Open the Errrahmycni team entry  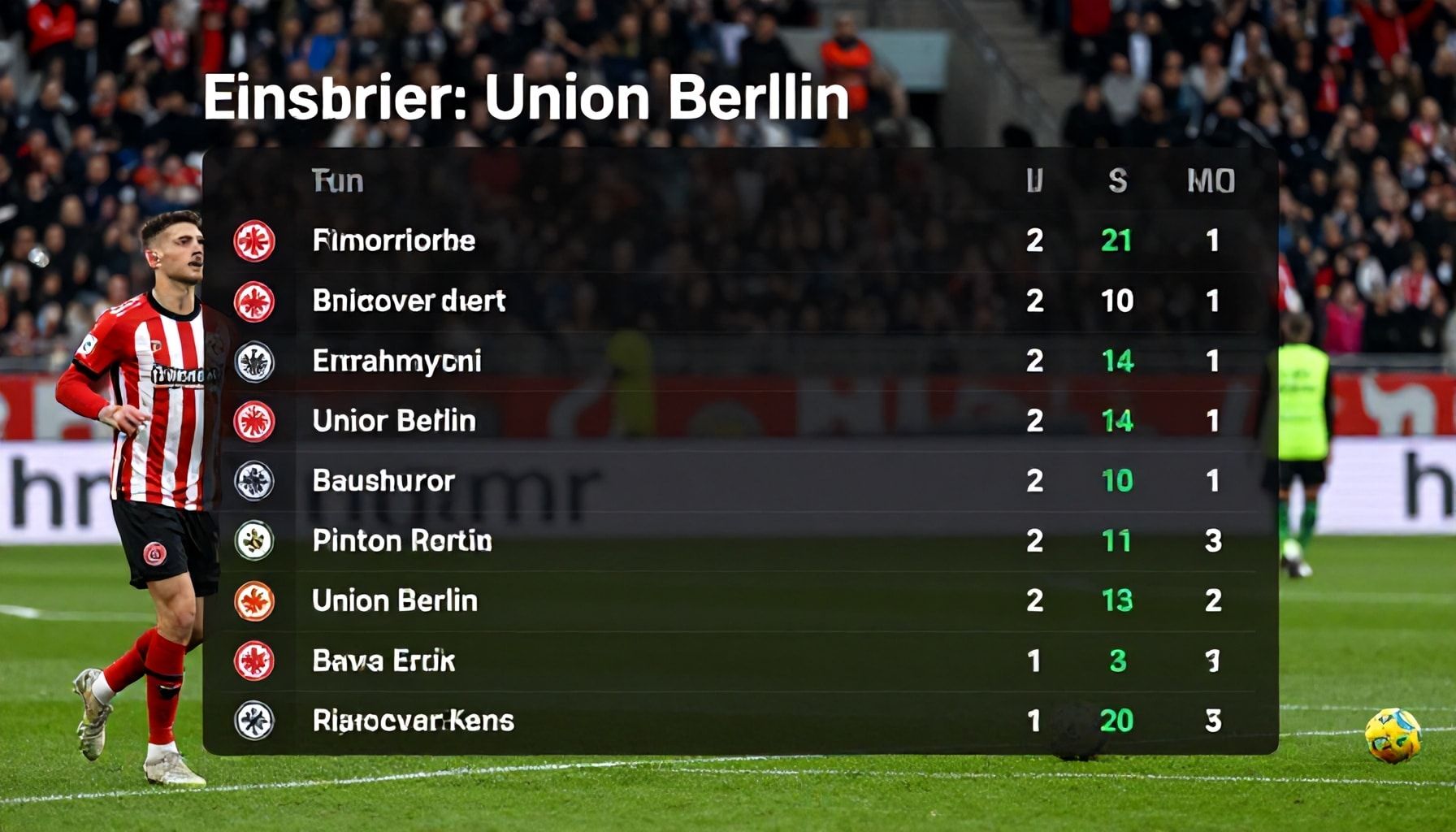pos(396,361)
